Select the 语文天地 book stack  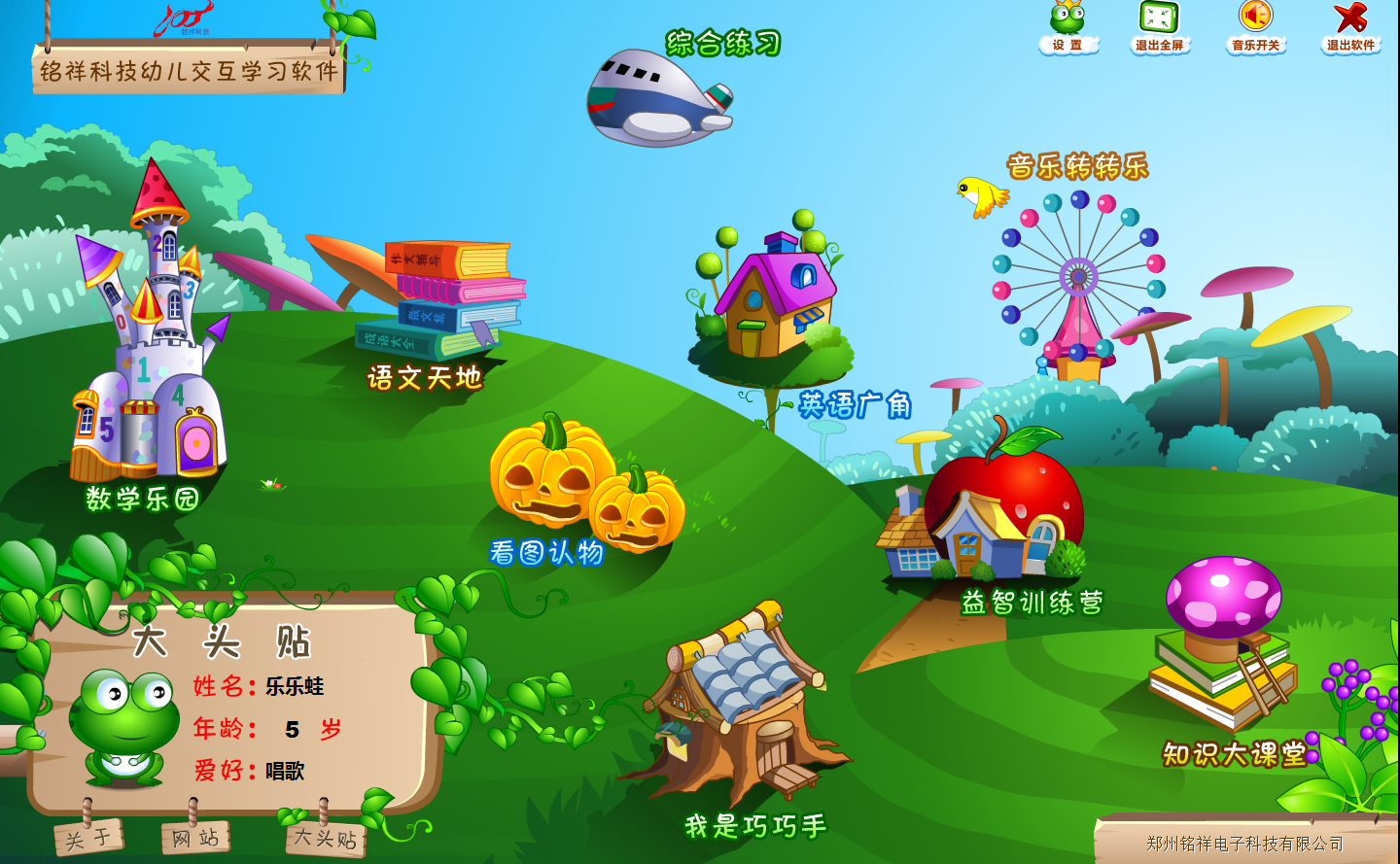click(x=443, y=301)
